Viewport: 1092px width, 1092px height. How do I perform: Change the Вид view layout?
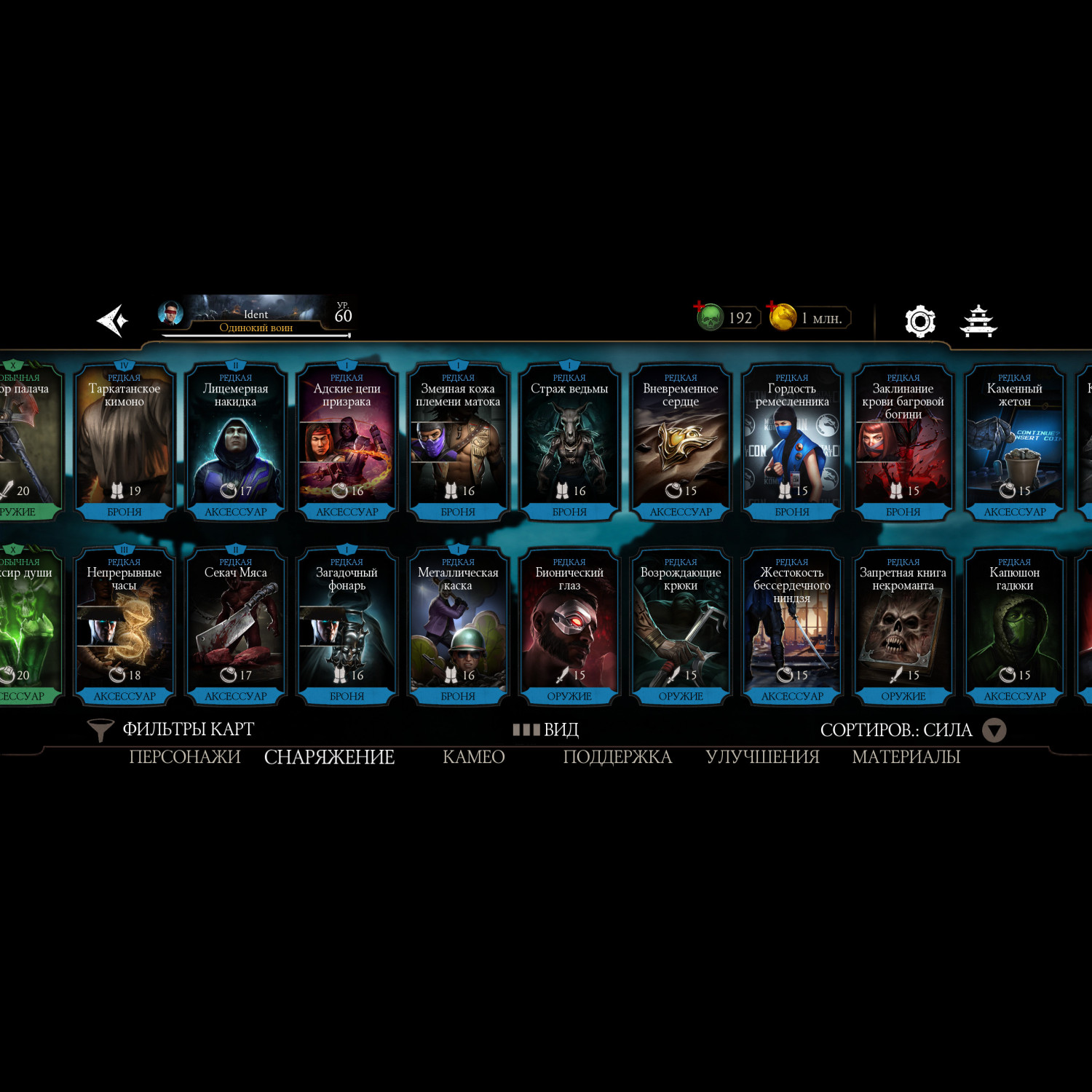(x=546, y=729)
